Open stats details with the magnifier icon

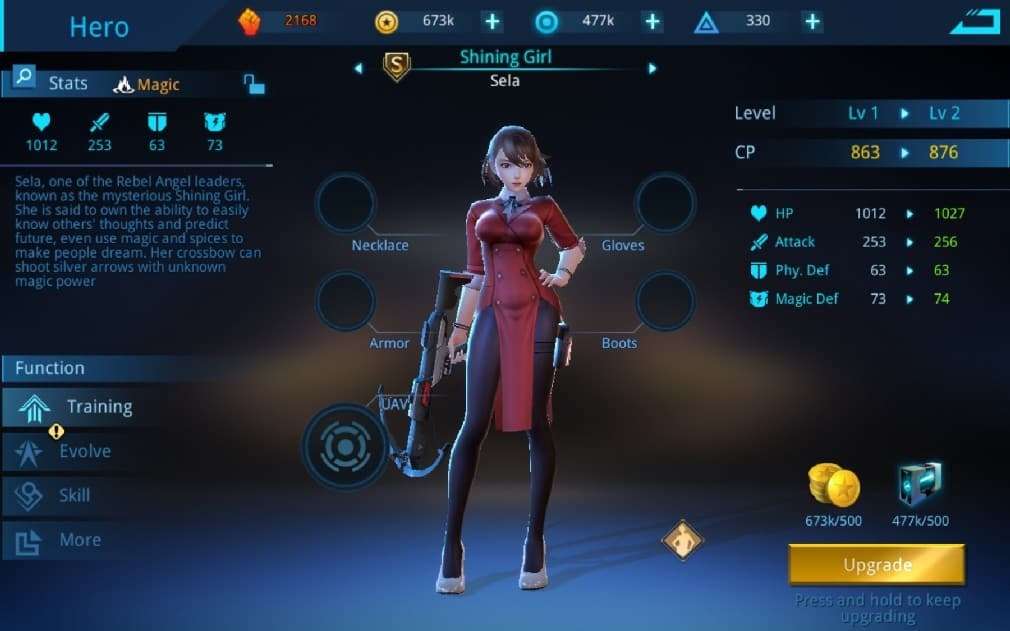tap(24, 77)
